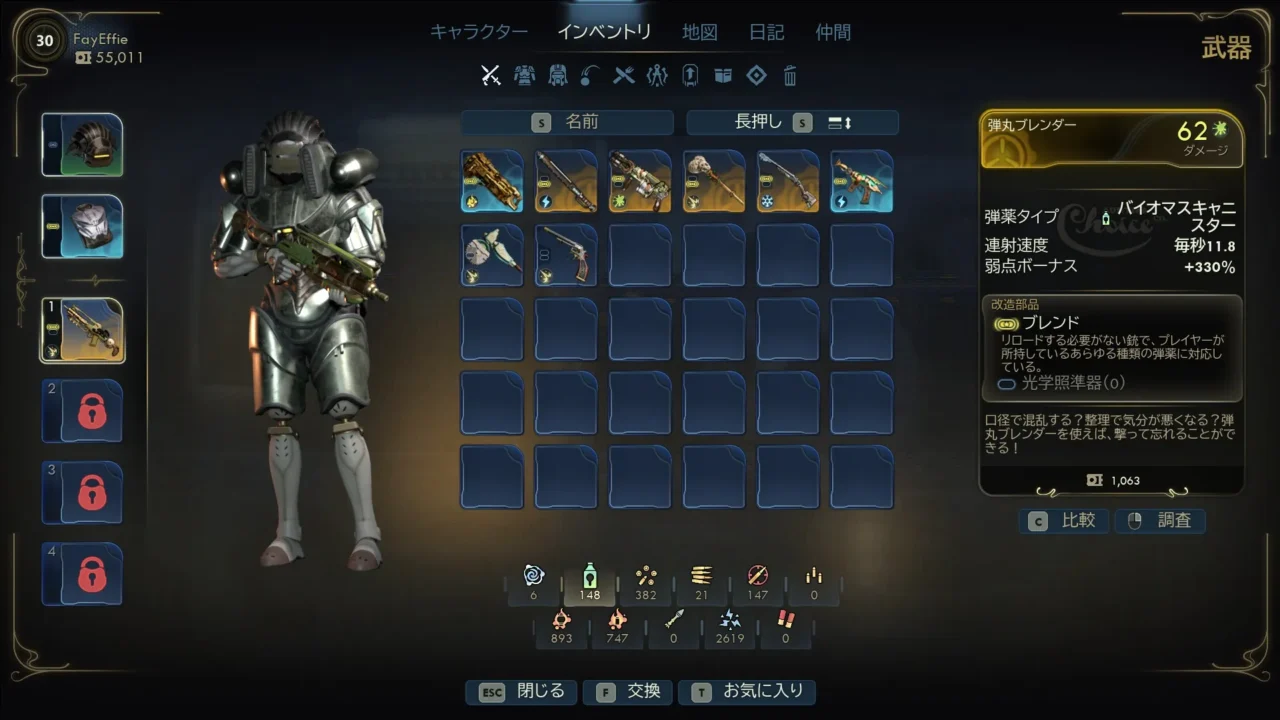Close the inventory with 閉じる
Screen dimensions: 1280x720
click(x=521, y=692)
